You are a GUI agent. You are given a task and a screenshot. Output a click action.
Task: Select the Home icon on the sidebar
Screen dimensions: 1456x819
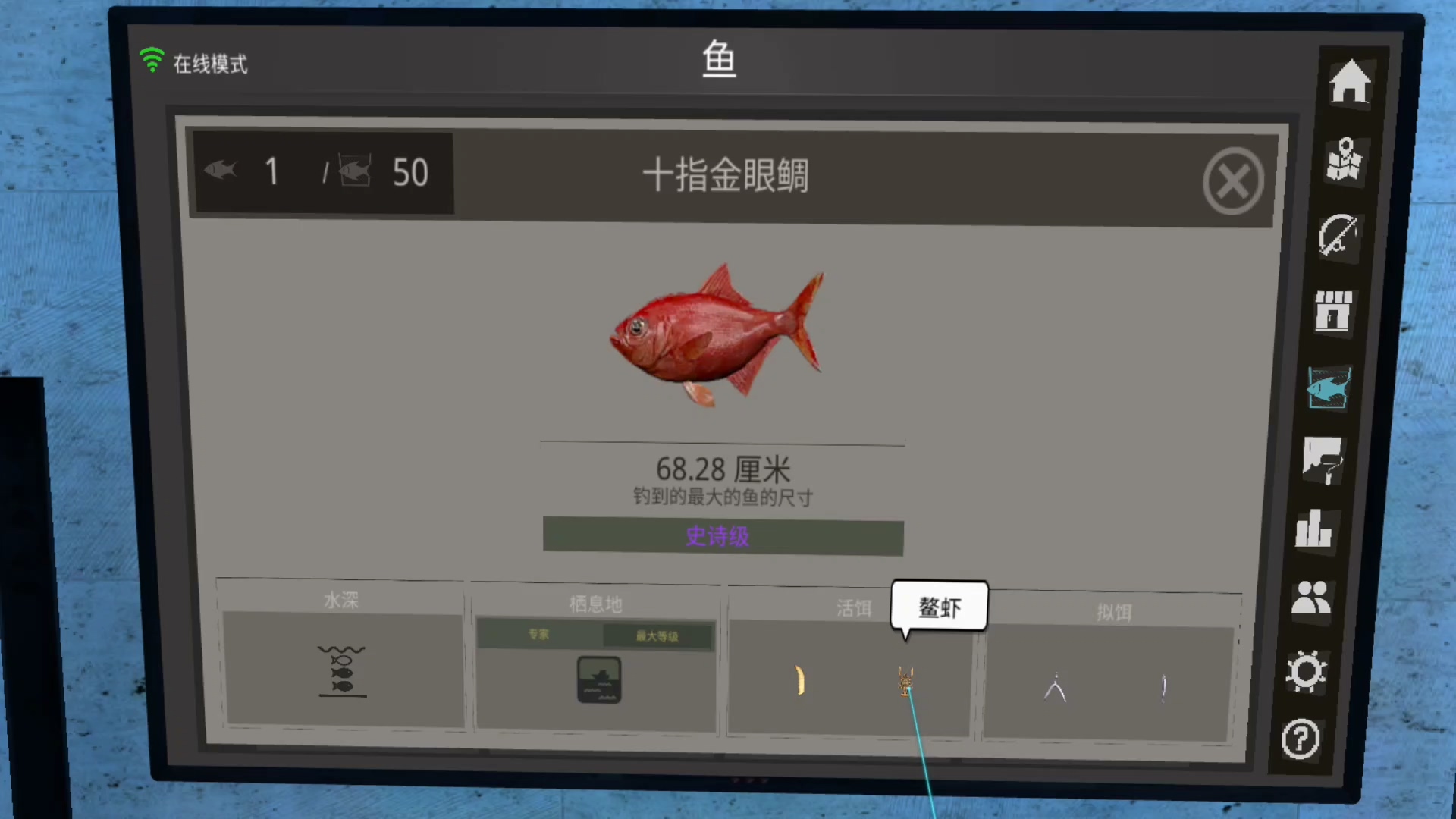1352,80
